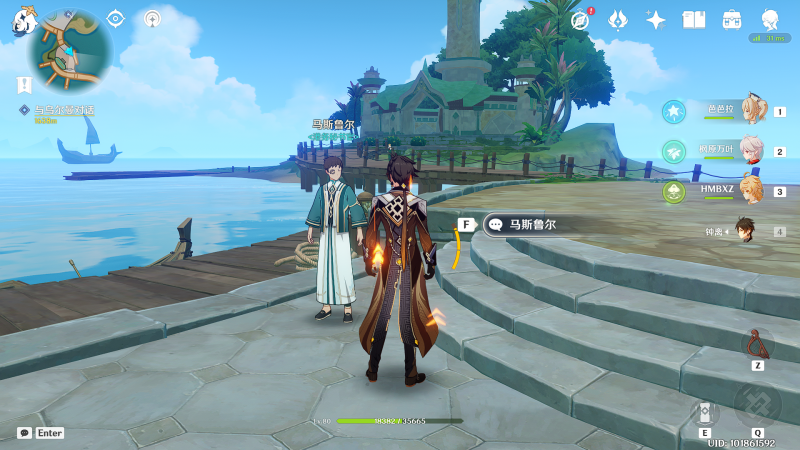Open the quest log banner icon
The image size is (800, 450).
point(24,84)
